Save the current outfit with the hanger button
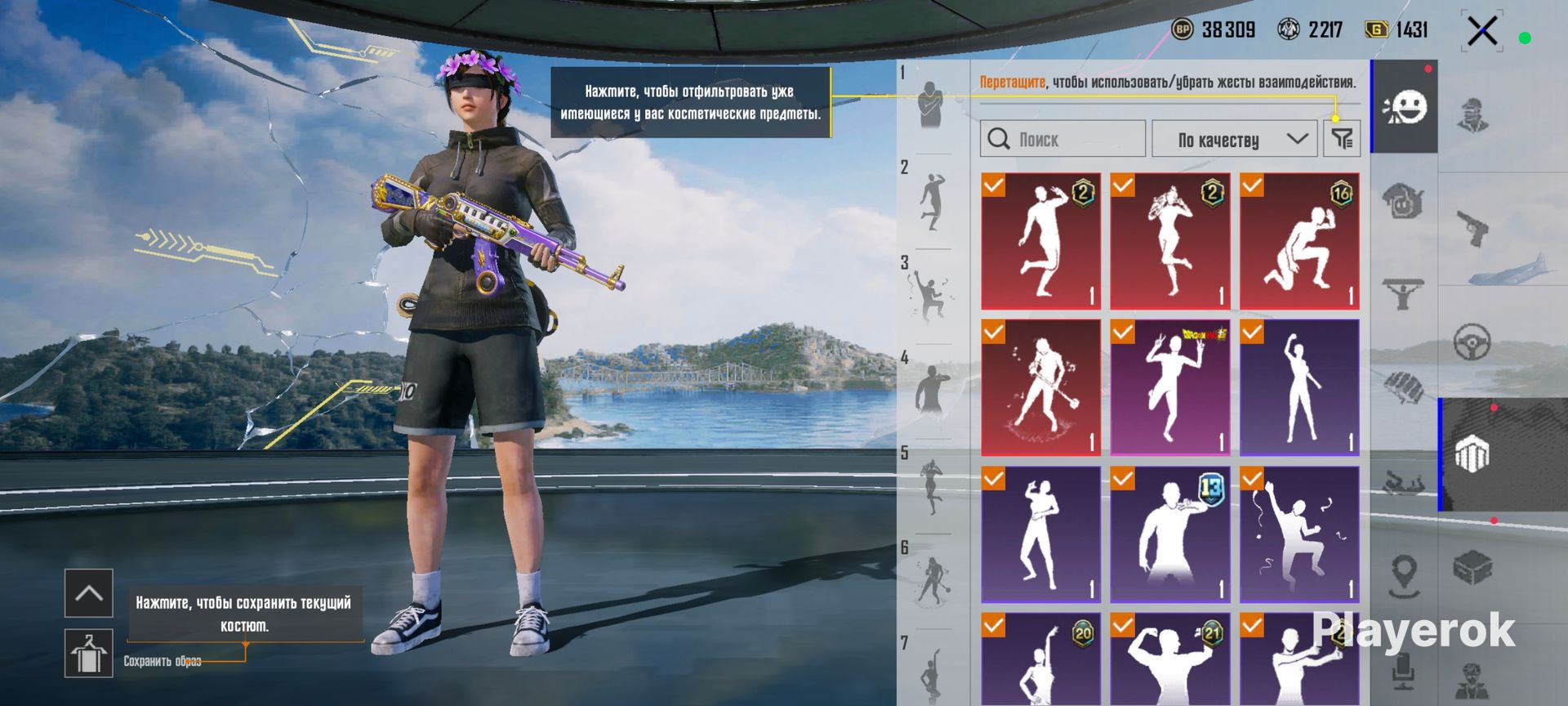This screenshot has width=1568, height=706. [88, 653]
